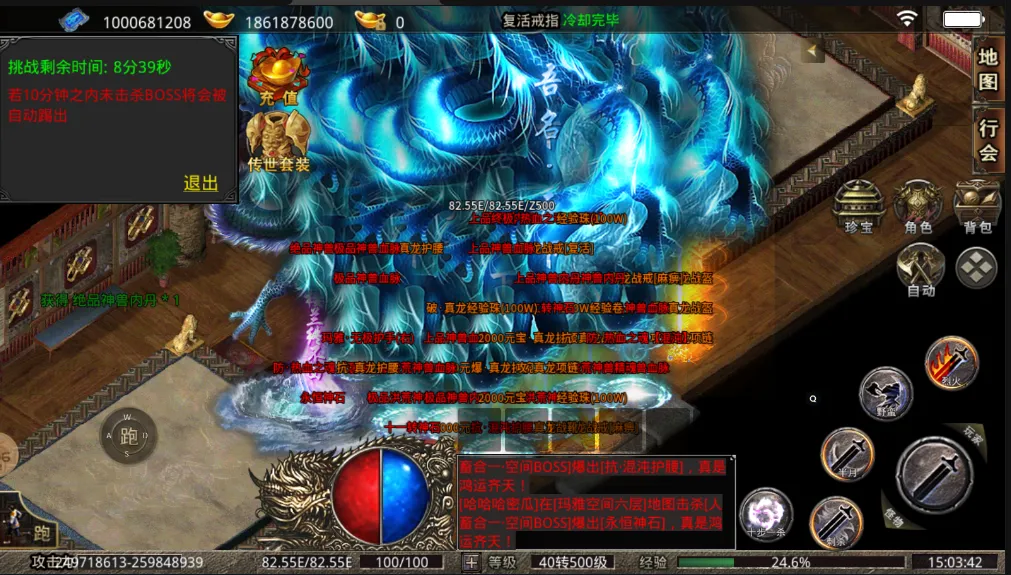Screen dimensions: 1011x575
Task: Activate the 半月 half-moon skill
Action: pyautogui.click(x=847, y=455)
